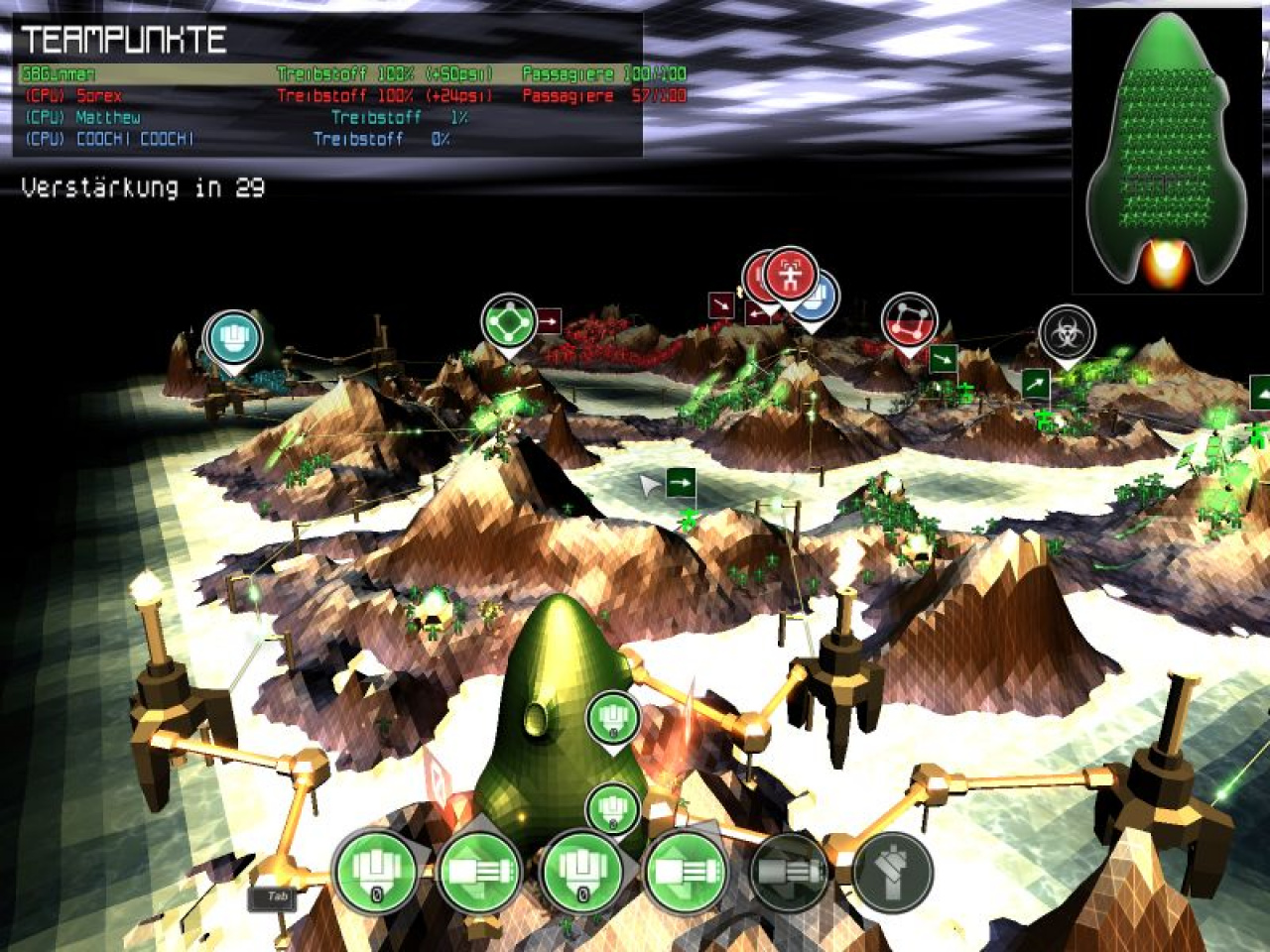Click the dark red right-arrow order icon
Image resolution: width=1270 pixels, height=952 pixels.
549,321
